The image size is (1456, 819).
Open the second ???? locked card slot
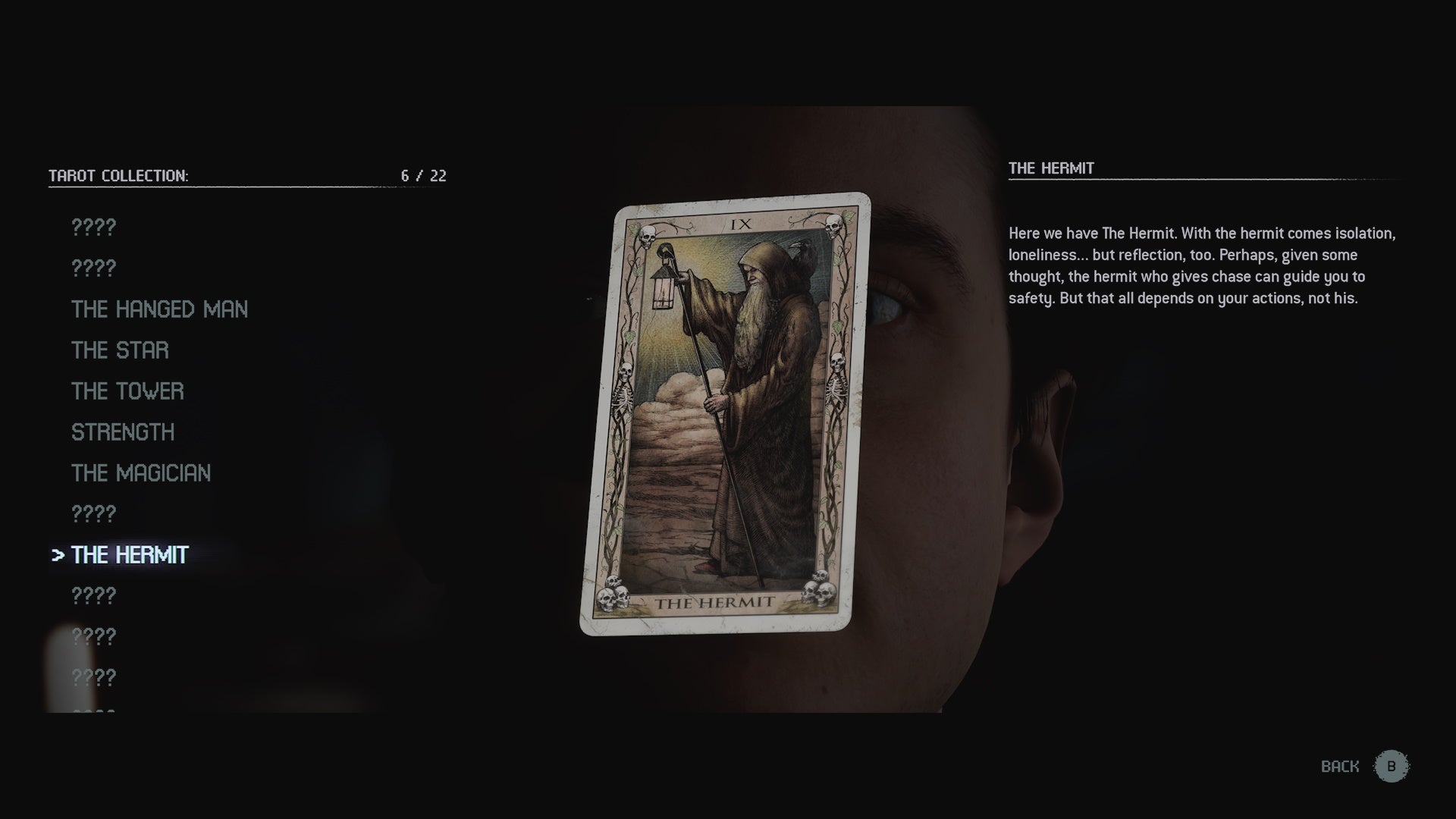point(93,268)
